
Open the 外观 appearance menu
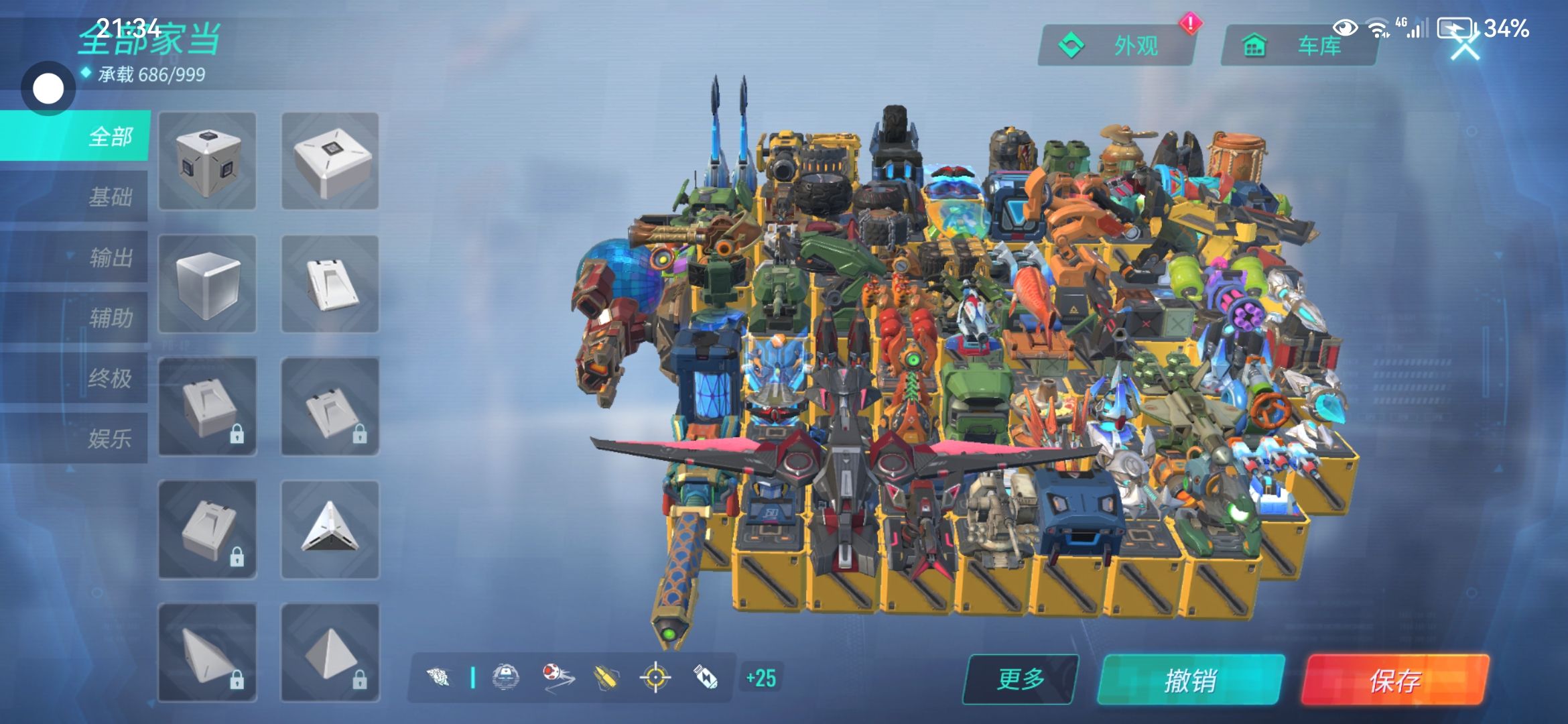point(1116,46)
